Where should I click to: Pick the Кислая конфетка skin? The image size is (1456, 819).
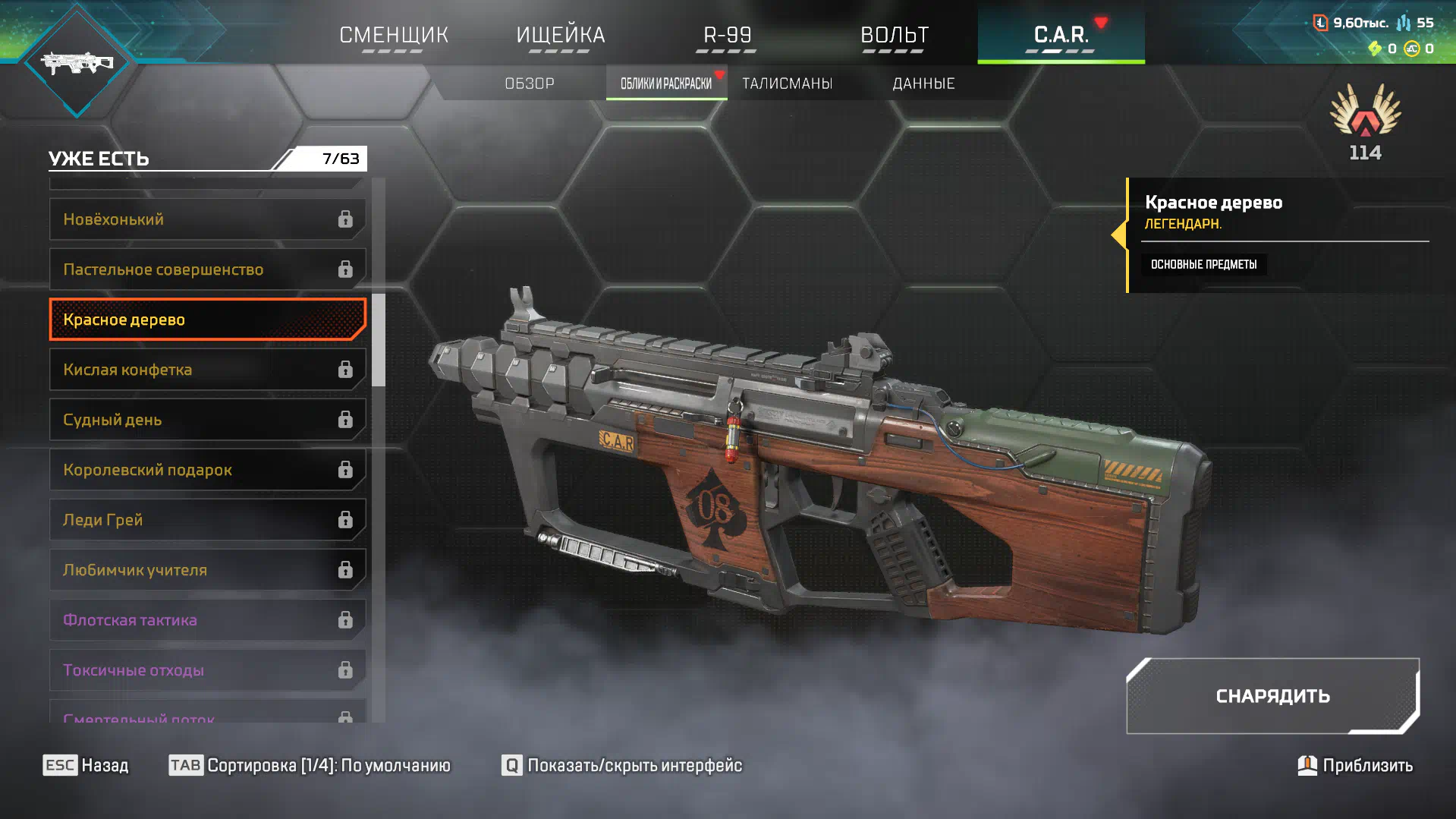pyautogui.click(x=207, y=370)
